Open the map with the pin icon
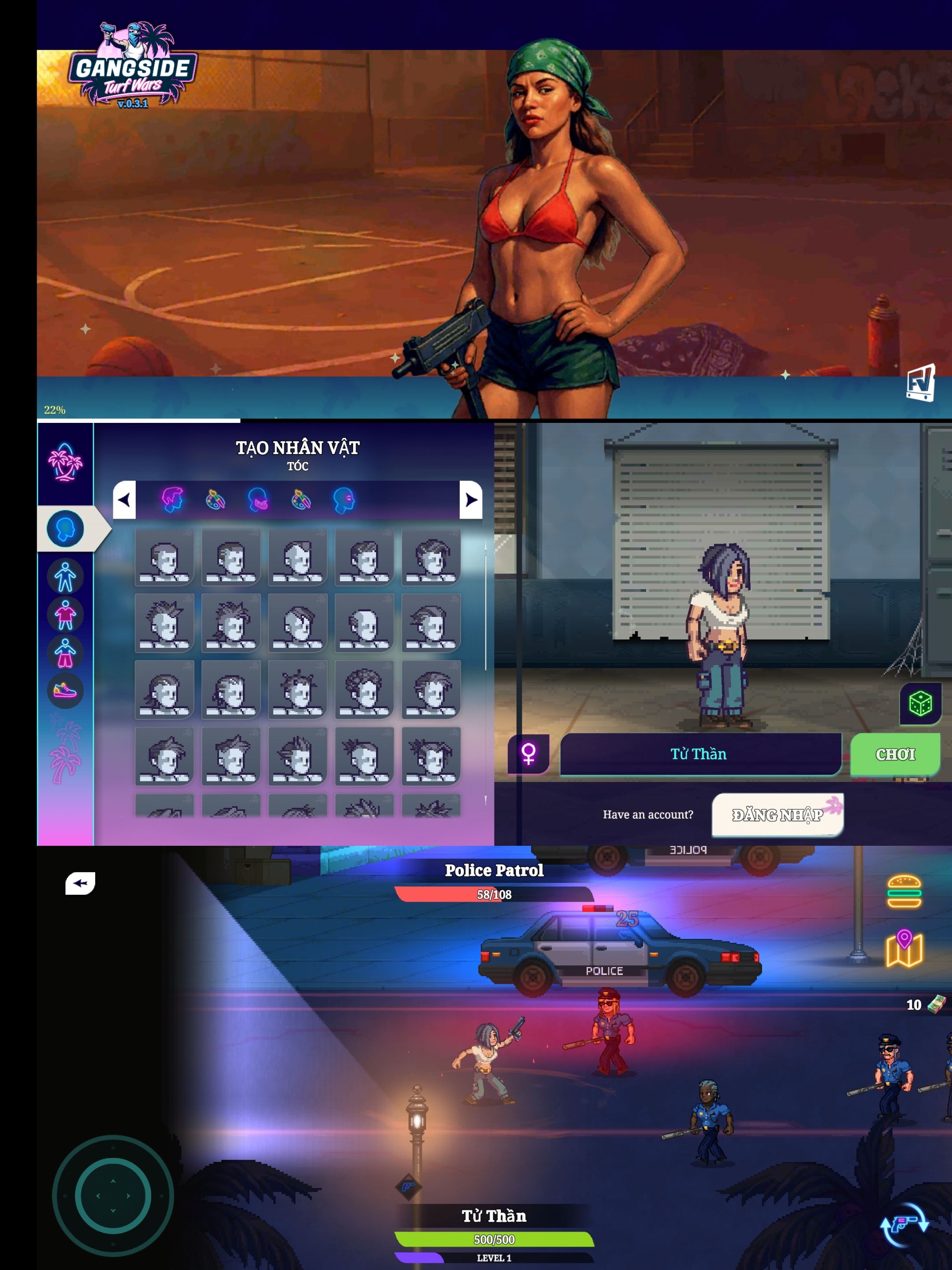 904,949
